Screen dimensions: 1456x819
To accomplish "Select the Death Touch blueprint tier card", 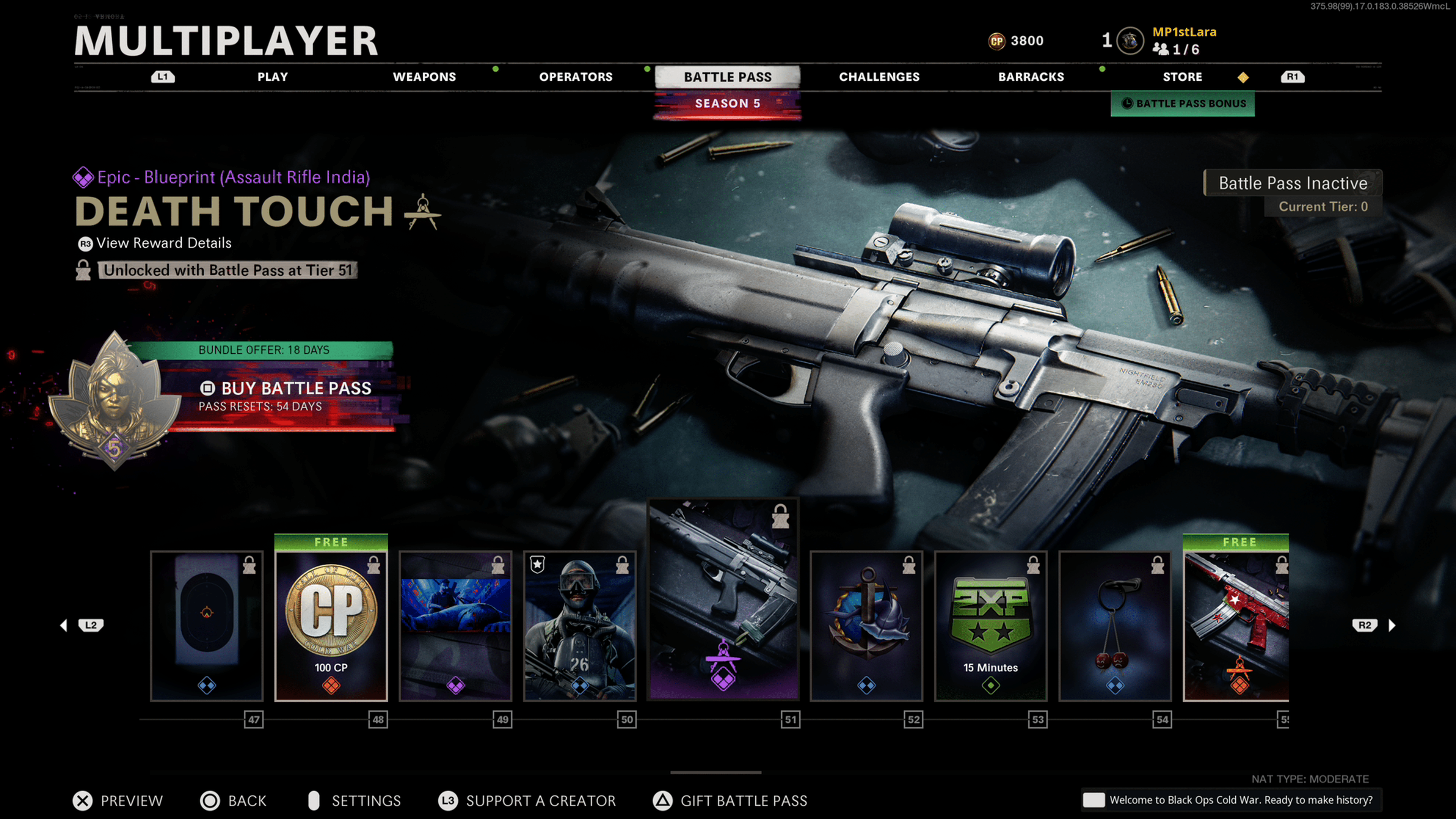I will click(x=723, y=599).
